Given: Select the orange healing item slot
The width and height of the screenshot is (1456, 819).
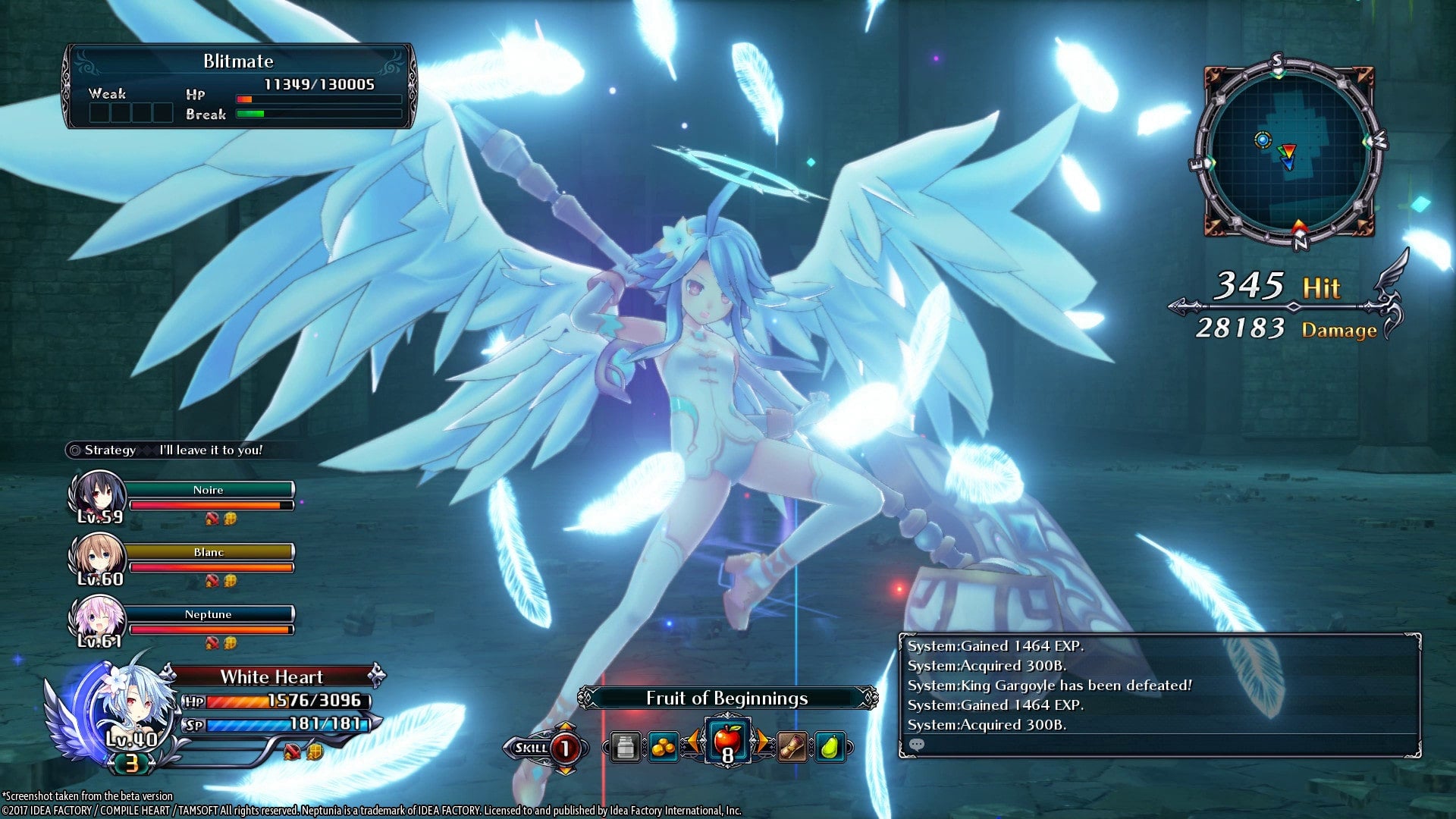Looking at the screenshot, I should pos(664,747).
